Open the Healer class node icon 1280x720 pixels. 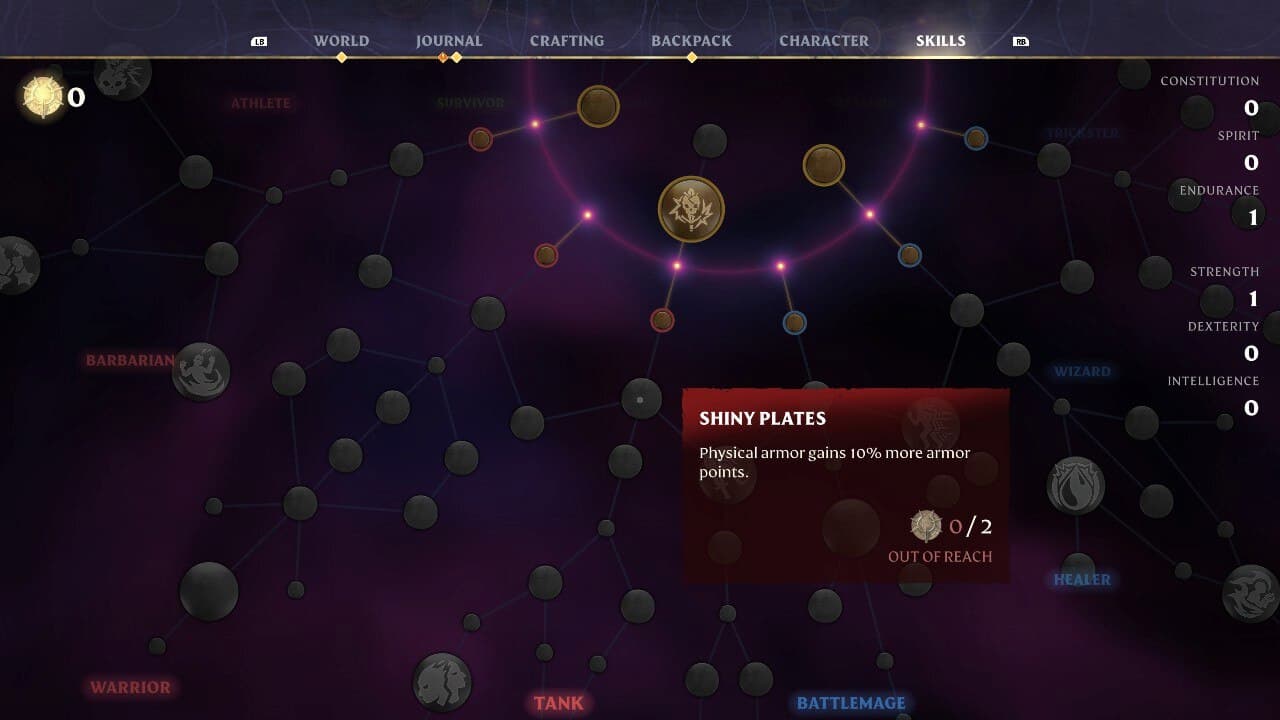[x=1077, y=487]
